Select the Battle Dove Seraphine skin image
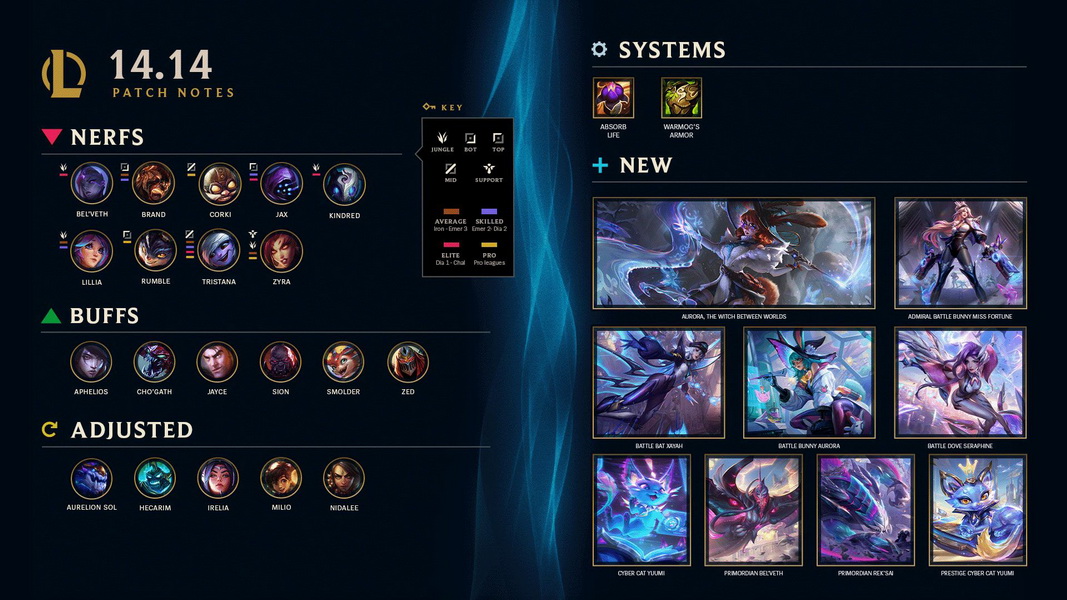 coord(961,382)
